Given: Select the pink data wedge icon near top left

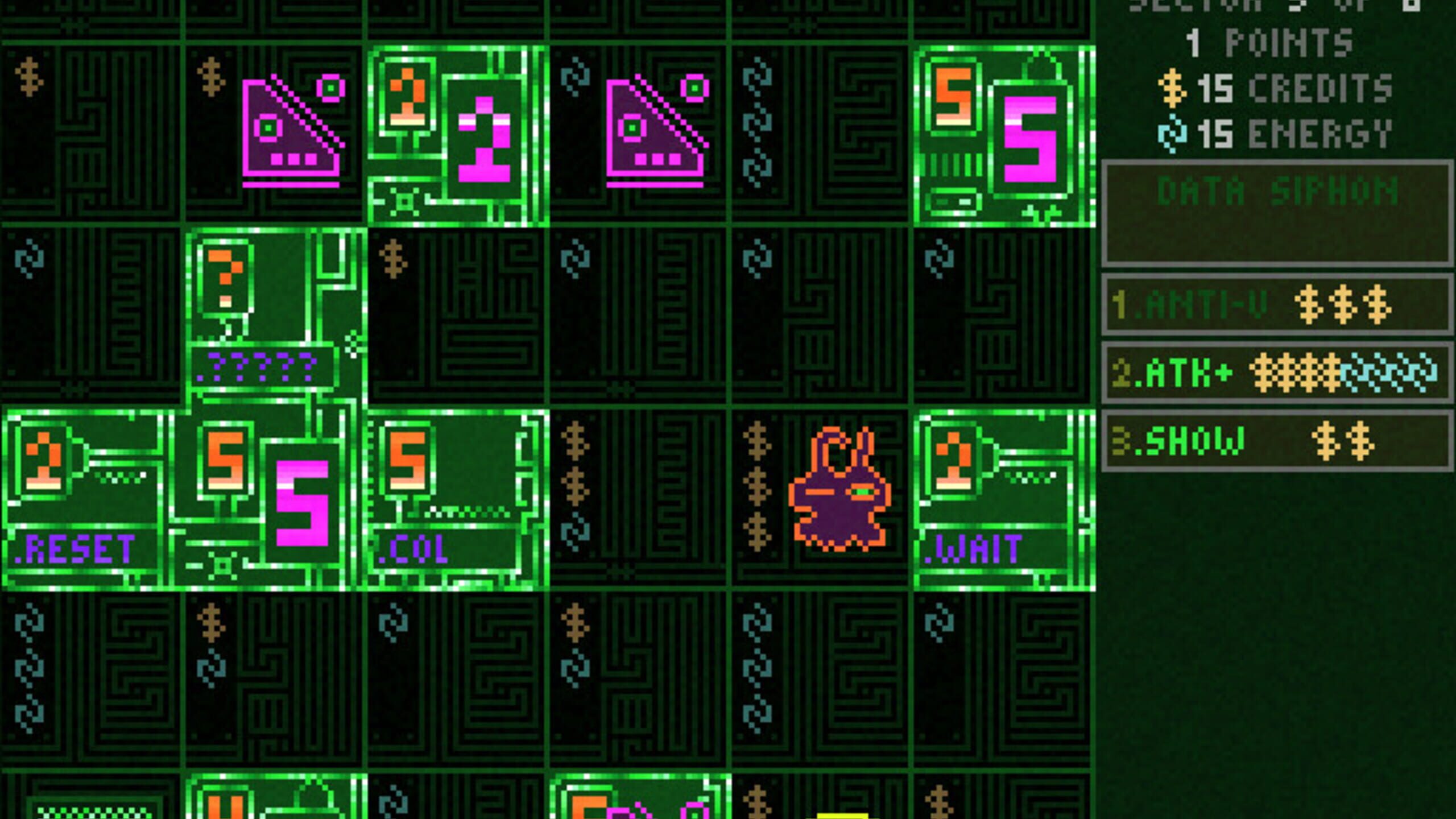Looking at the screenshot, I should point(290,128).
